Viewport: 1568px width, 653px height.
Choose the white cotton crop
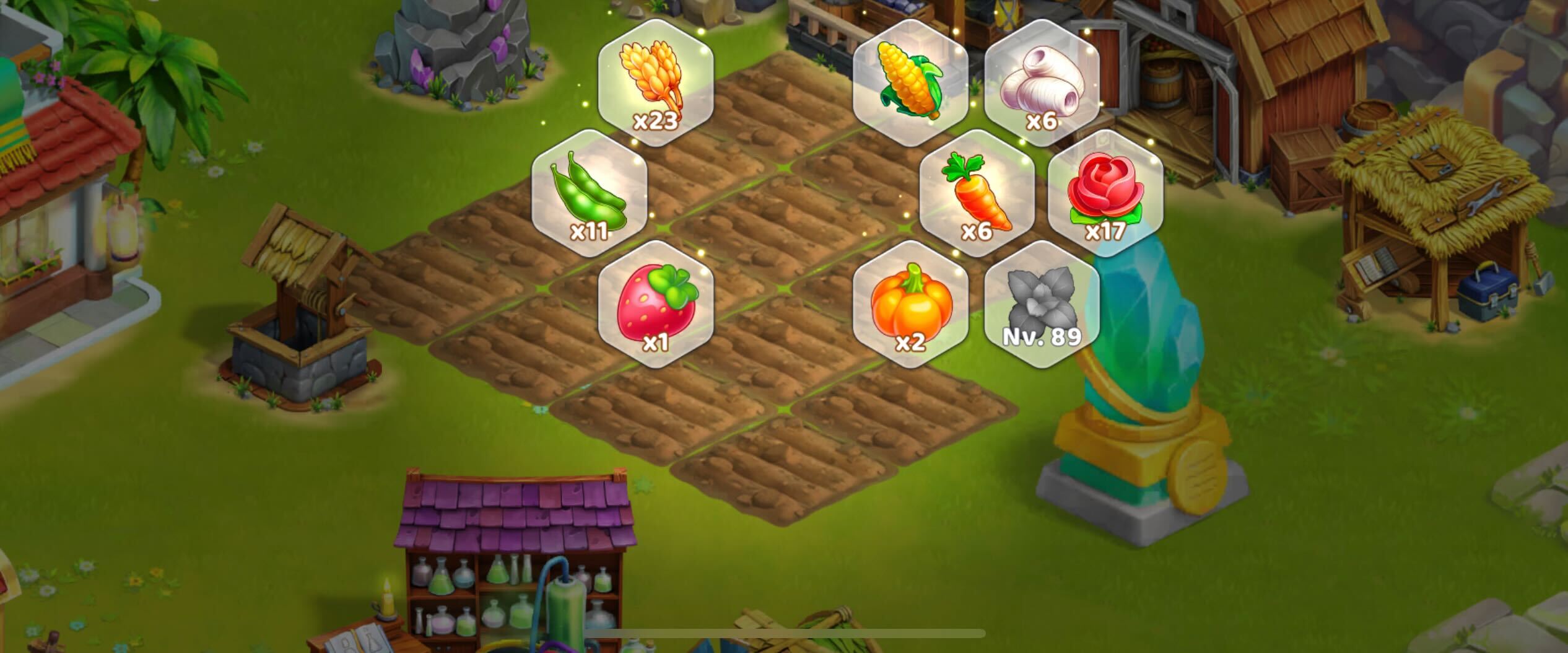pyautogui.click(x=1042, y=82)
